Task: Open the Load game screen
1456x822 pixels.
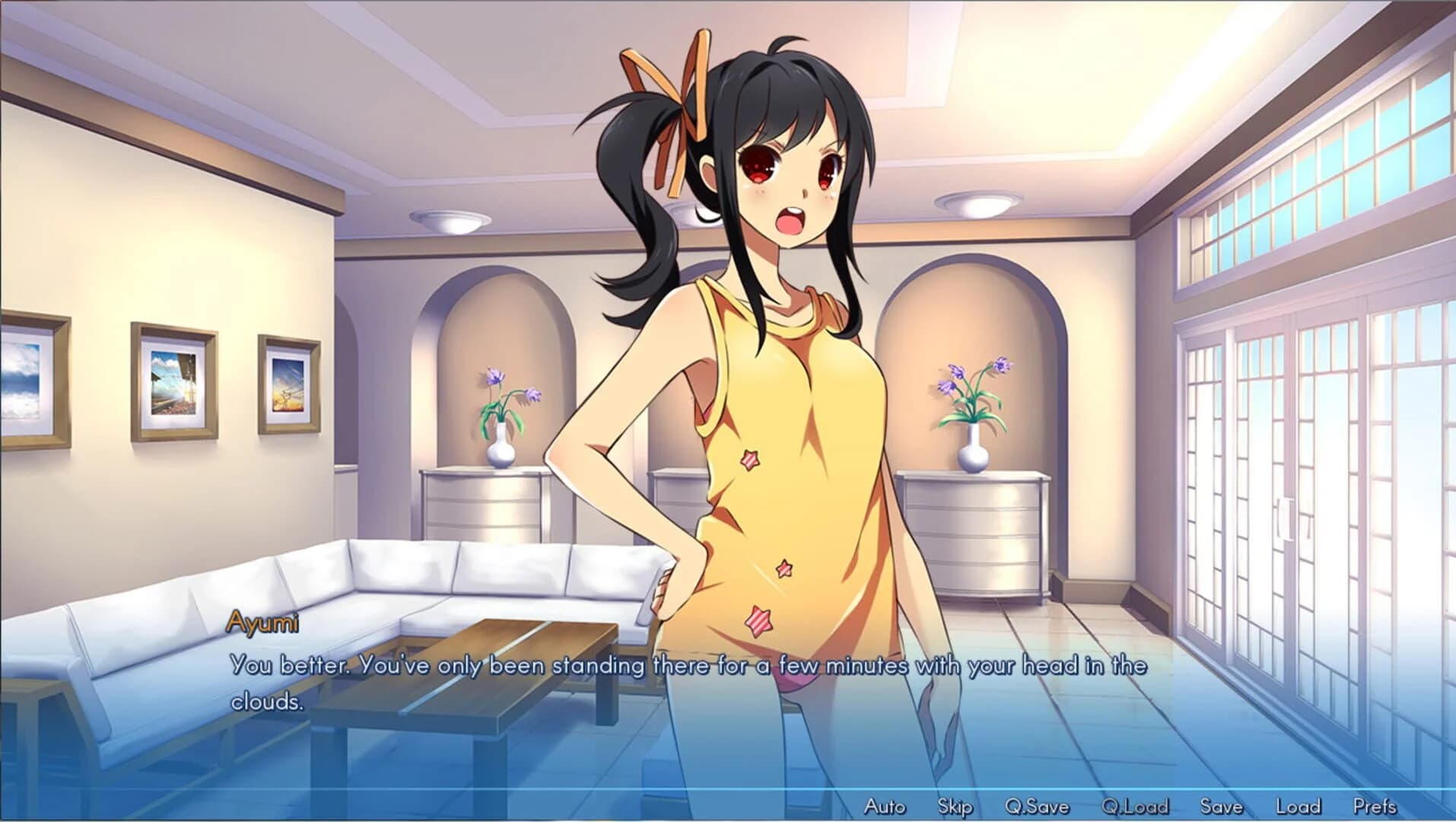Action: pos(1299,805)
